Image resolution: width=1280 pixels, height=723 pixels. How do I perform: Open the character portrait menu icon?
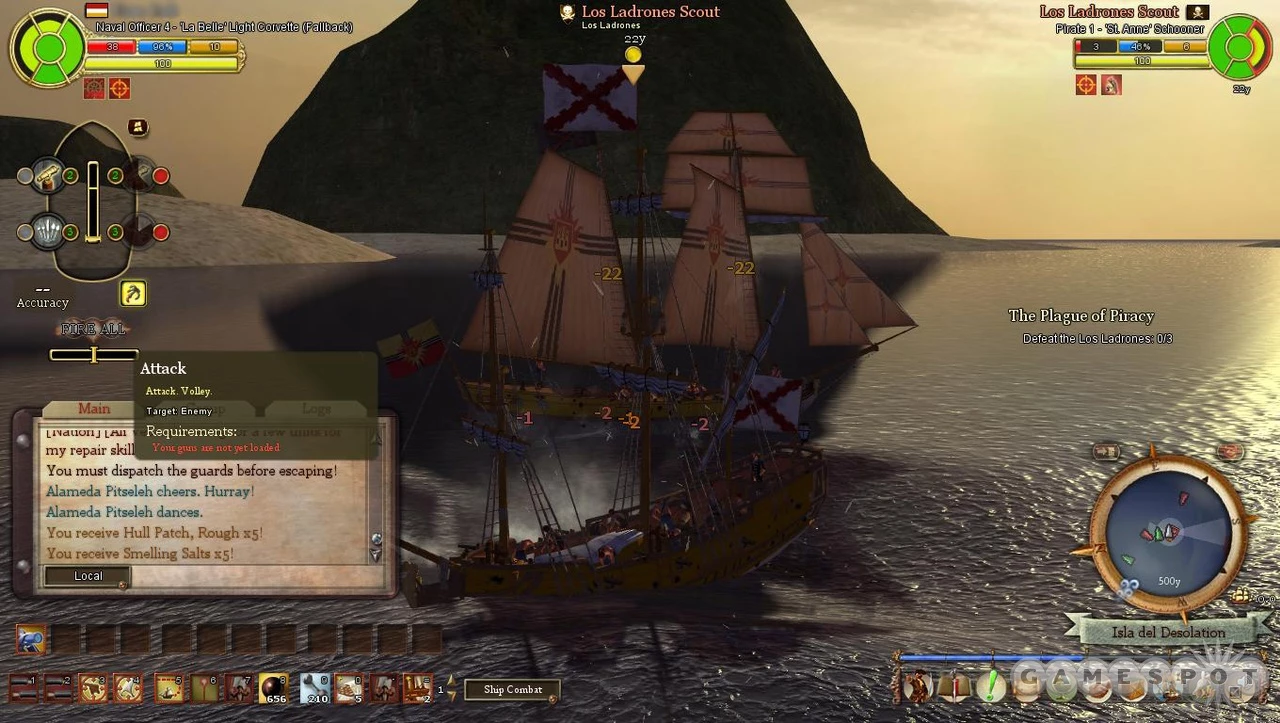point(916,686)
